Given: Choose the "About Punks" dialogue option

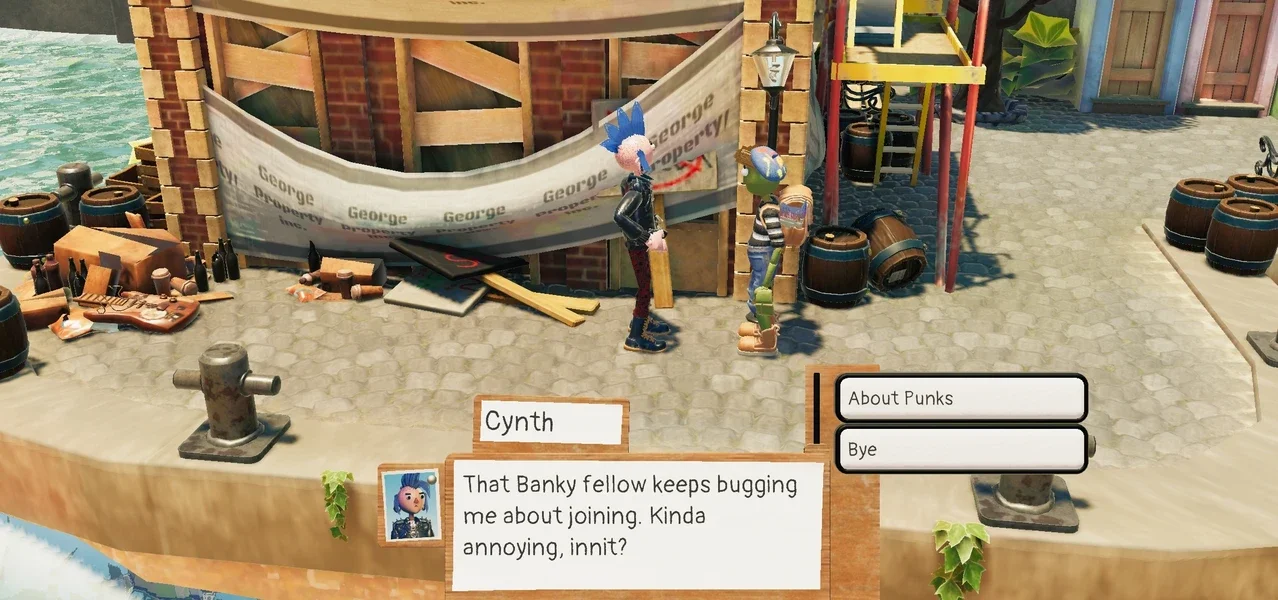Looking at the screenshot, I should (x=960, y=398).
